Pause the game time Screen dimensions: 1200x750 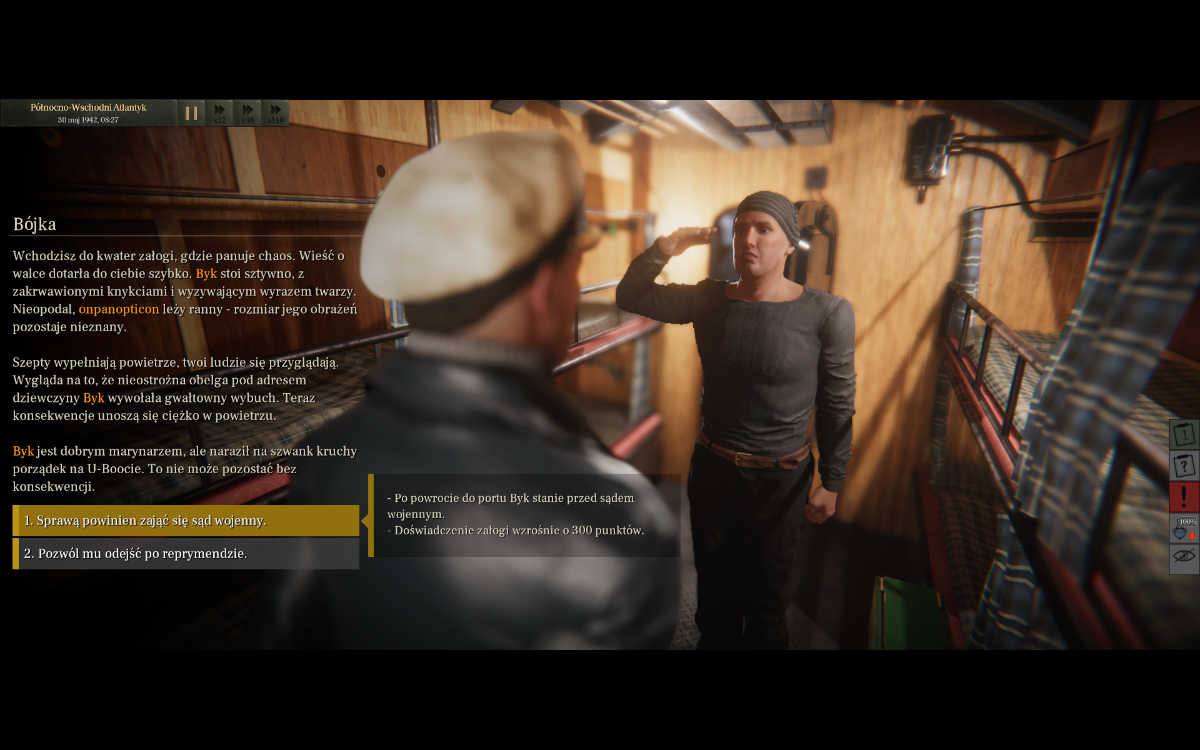tap(191, 113)
